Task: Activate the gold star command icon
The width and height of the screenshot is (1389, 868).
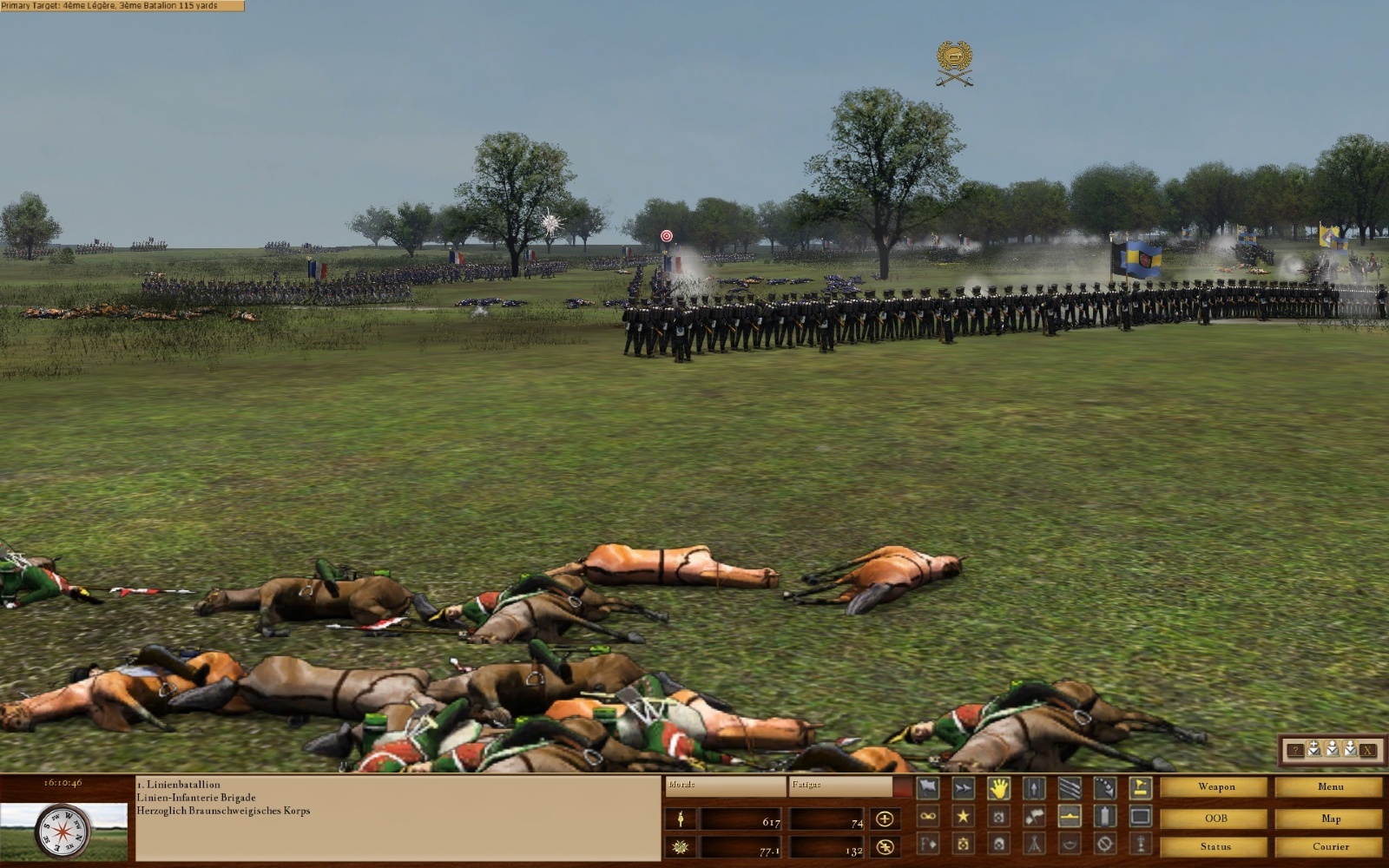Action: pos(964,817)
